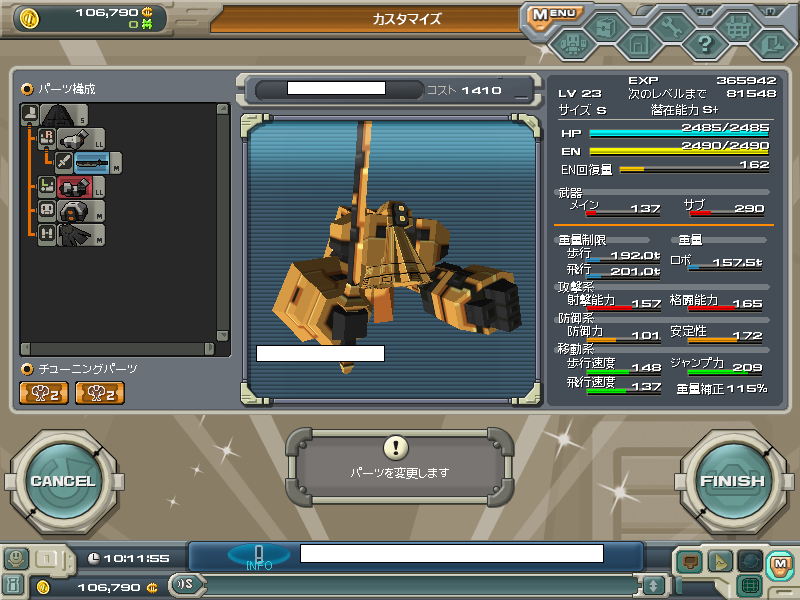The height and width of the screenshot is (600, 800).
Task: Click the exit arrow hexagon icon
Action: (771, 44)
